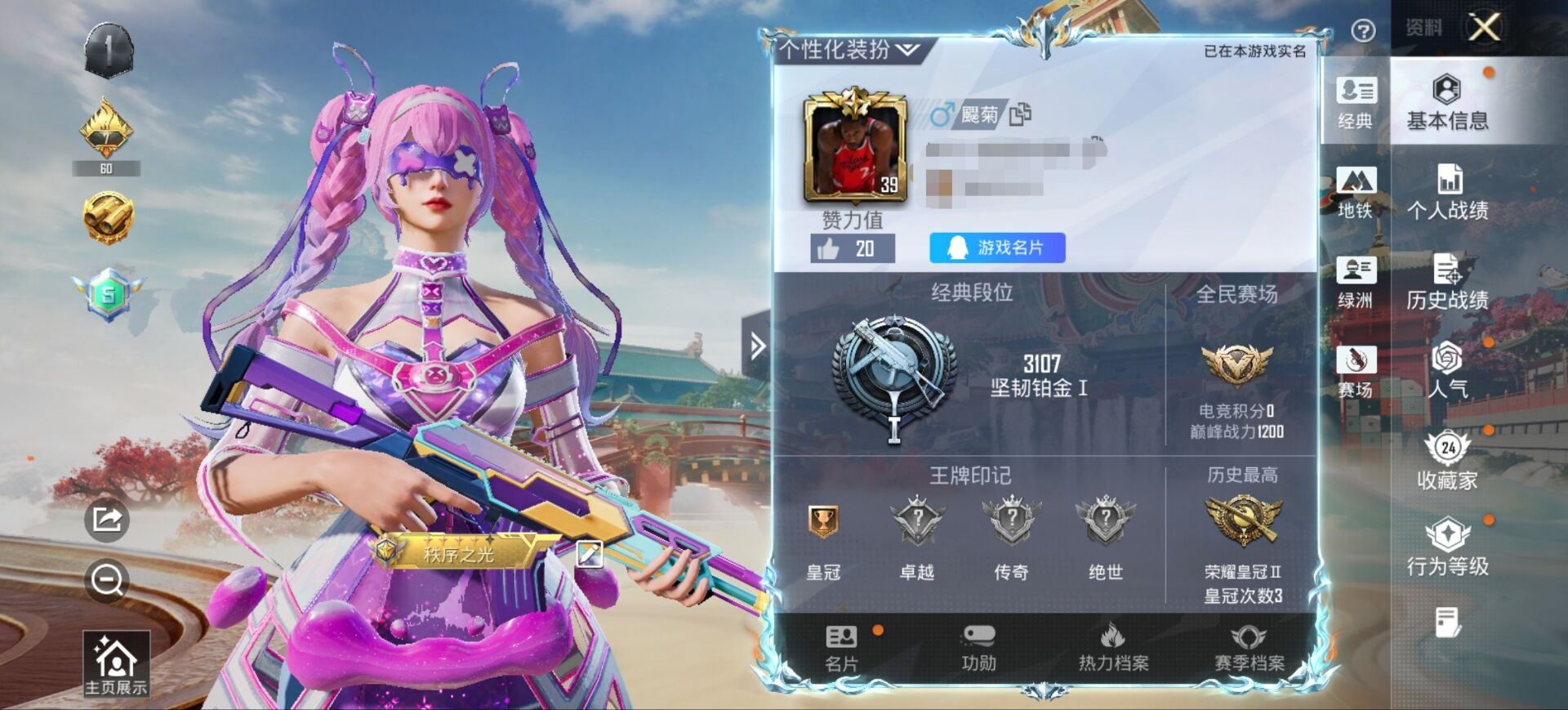View the 赛季档案 tab
Viewport: 1568px width, 710px height.
[x=1249, y=648]
